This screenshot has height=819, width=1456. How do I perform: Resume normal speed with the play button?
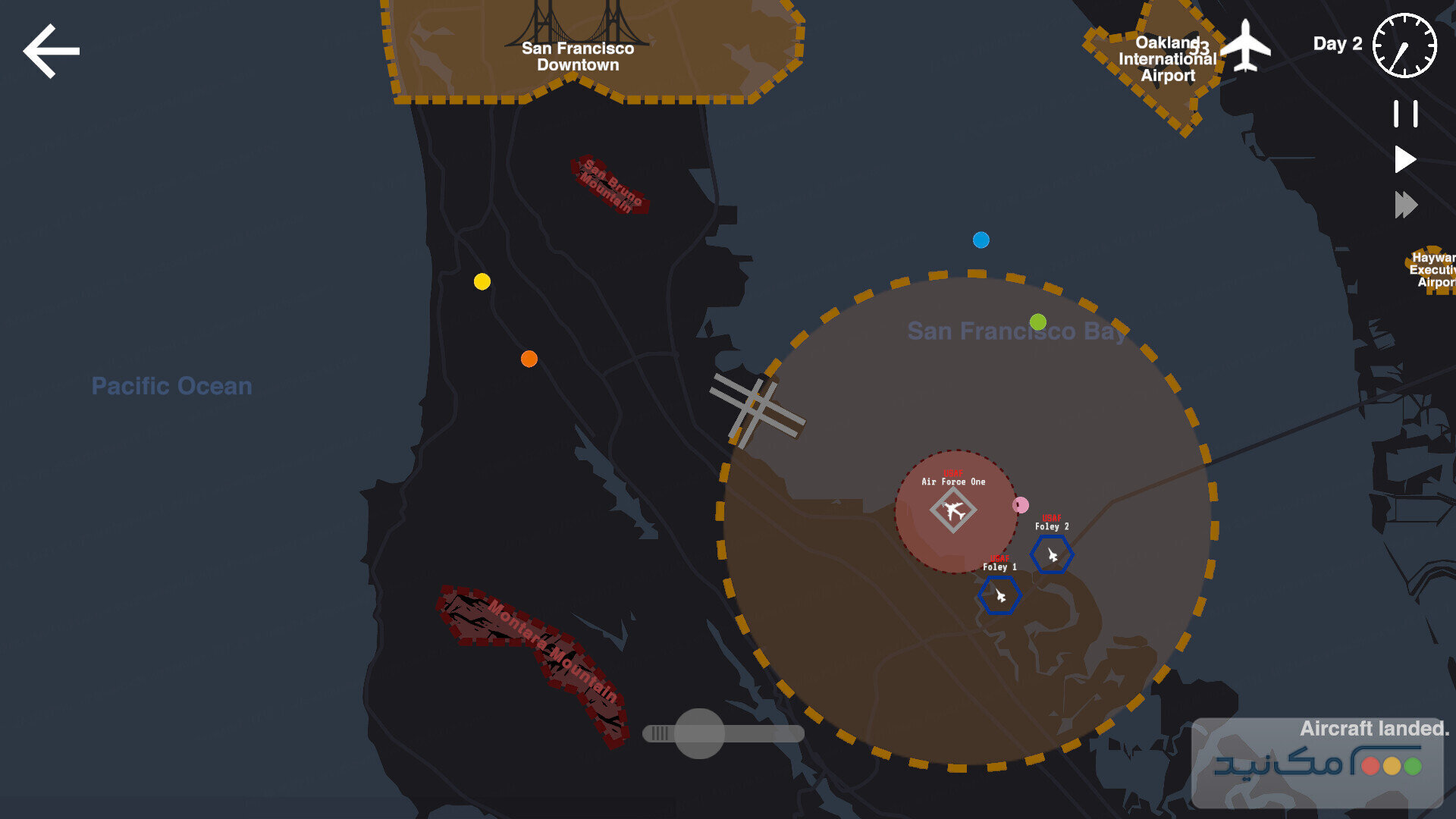[x=1405, y=158]
